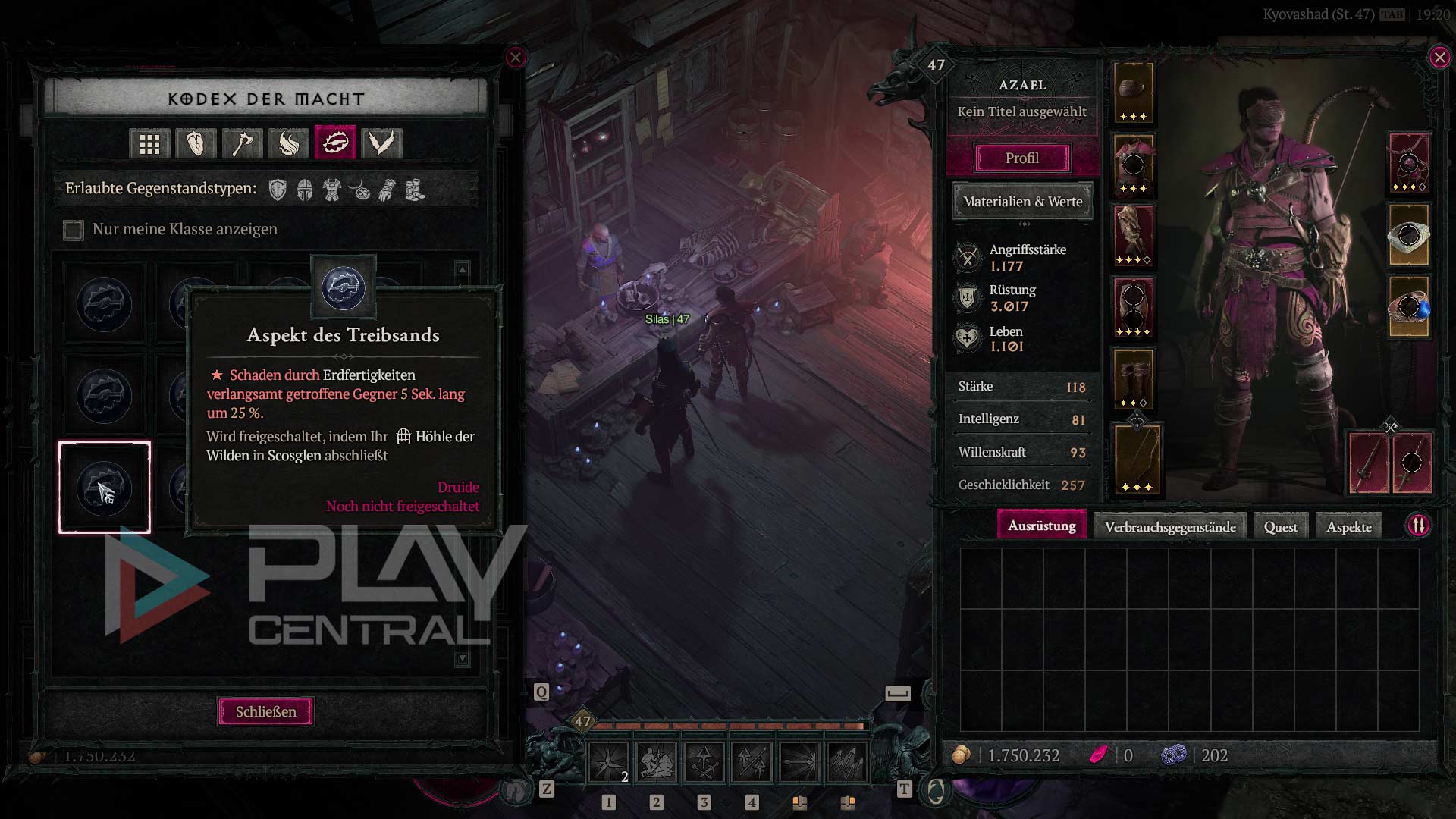The image size is (1456, 819).
Task: Choose the flame category filter
Action: pos(288,143)
